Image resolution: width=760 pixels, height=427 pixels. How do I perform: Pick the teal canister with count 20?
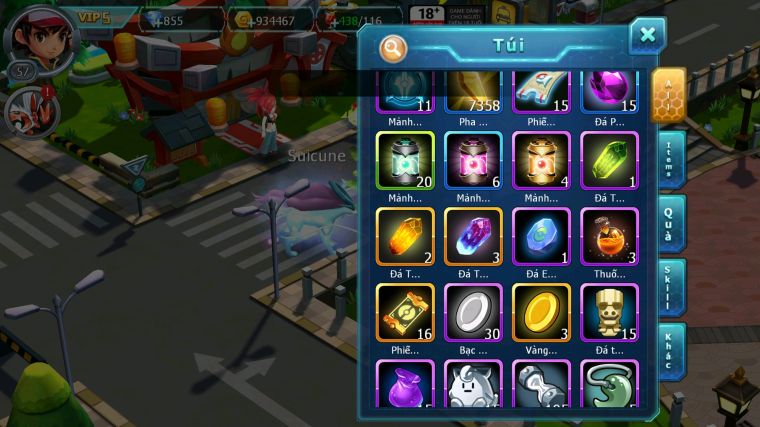[406, 160]
